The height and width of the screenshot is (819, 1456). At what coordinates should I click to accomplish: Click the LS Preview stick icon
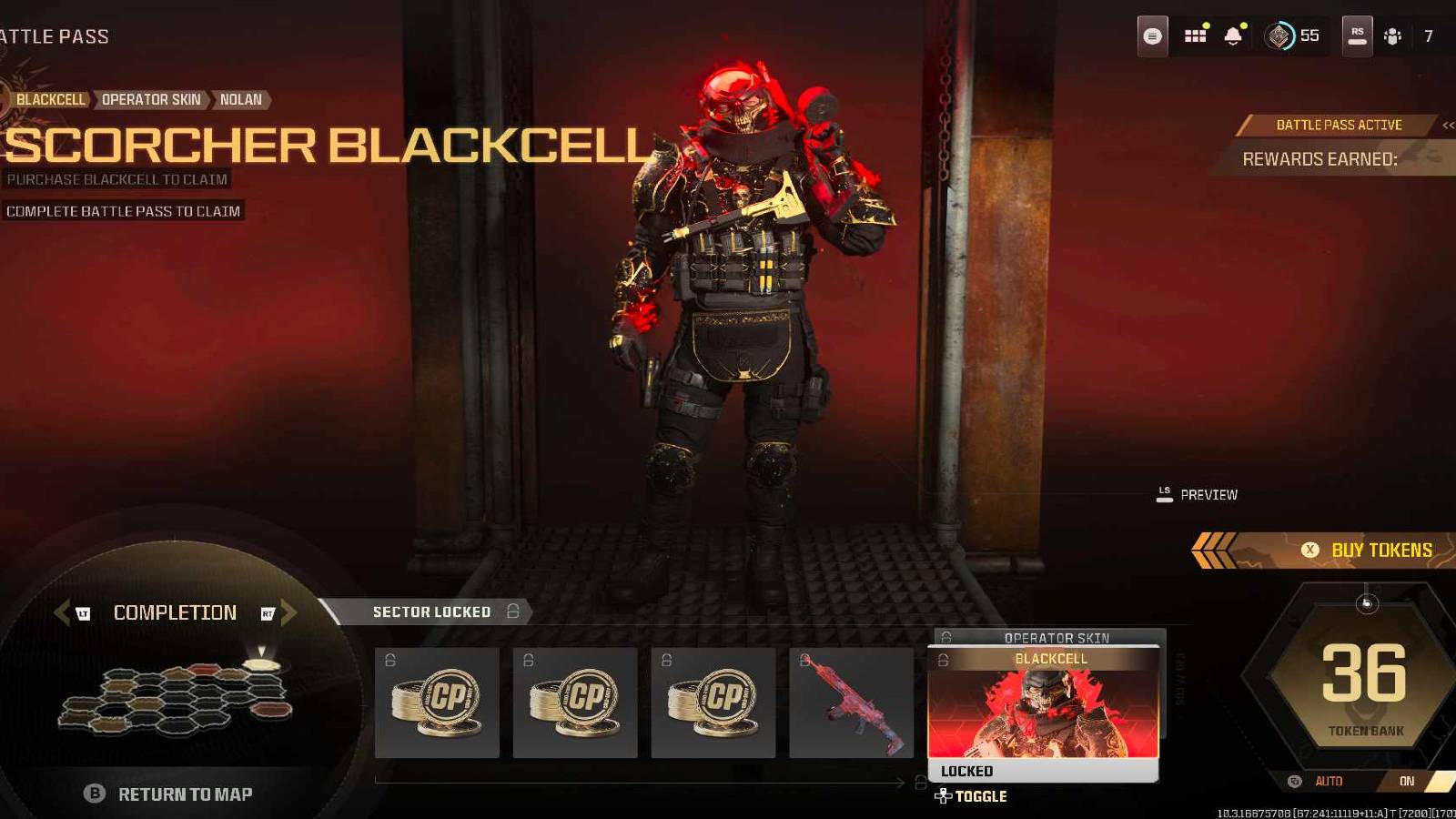1163,493
